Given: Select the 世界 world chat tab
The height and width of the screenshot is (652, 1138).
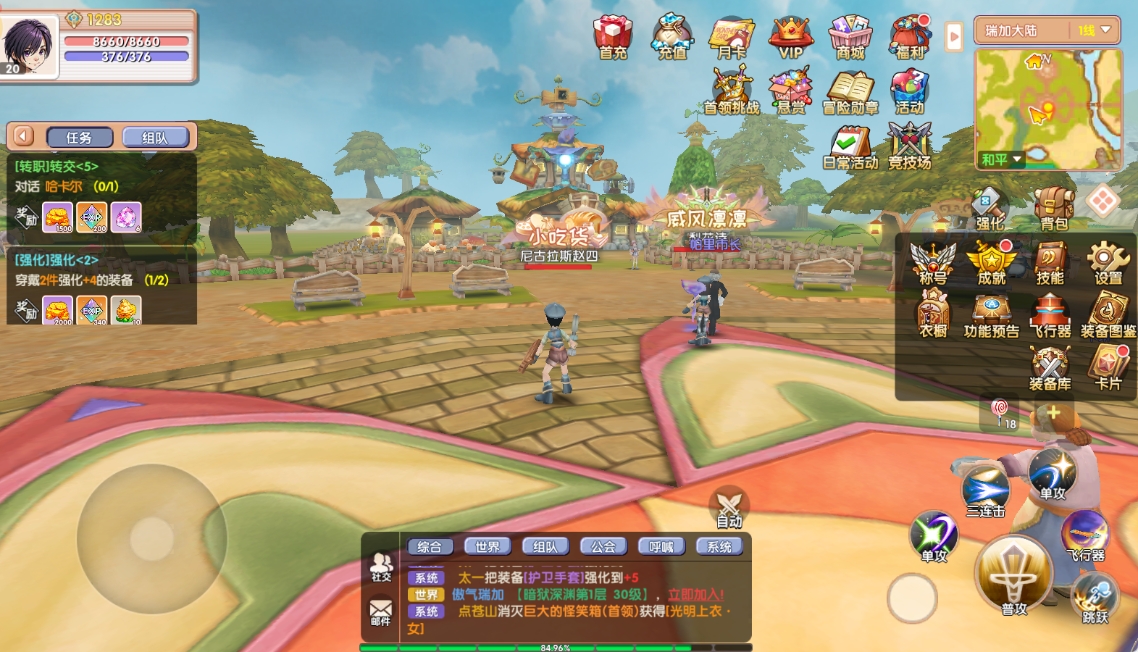Looking at the screenshot, I should 487,547.
